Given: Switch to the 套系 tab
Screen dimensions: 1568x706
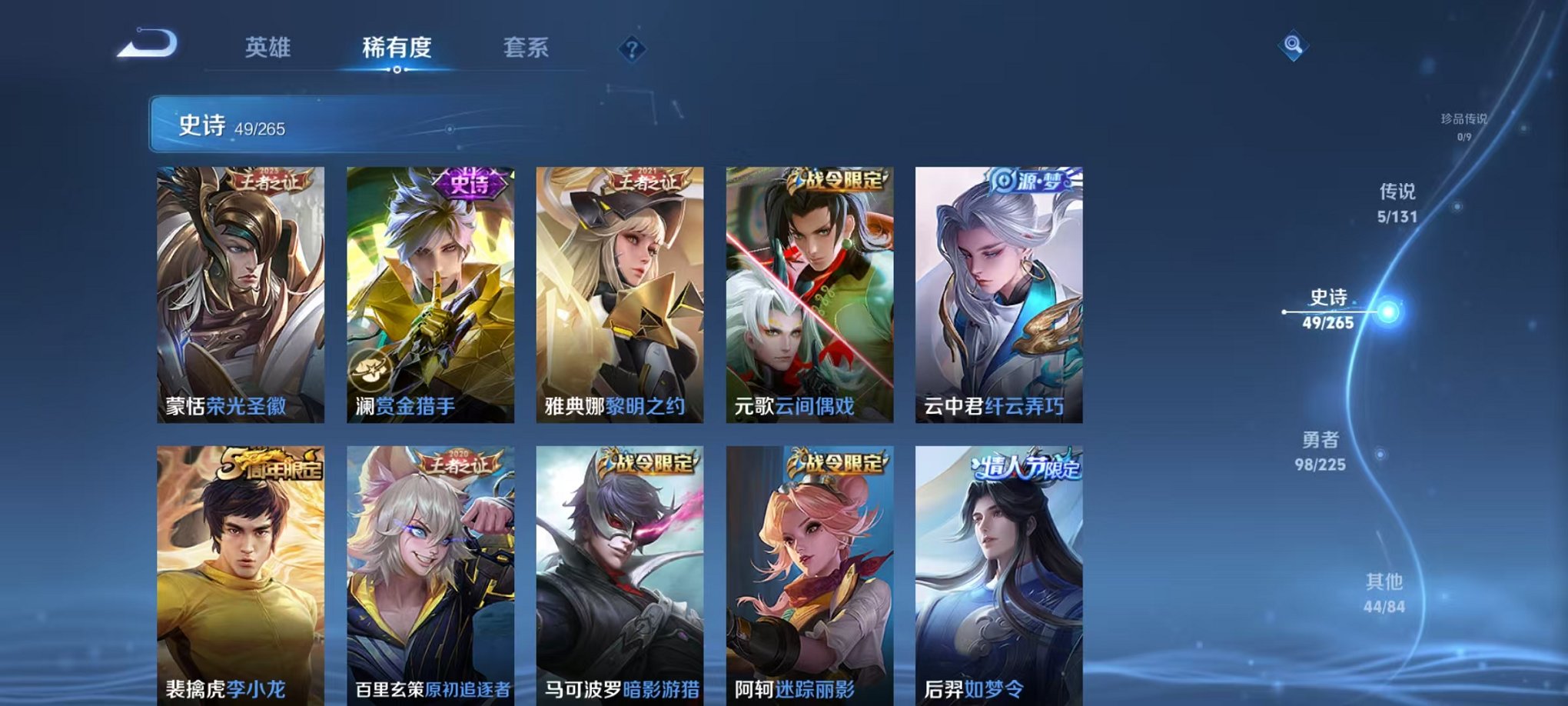Looking at the screenshot, I should coord(527,48).
